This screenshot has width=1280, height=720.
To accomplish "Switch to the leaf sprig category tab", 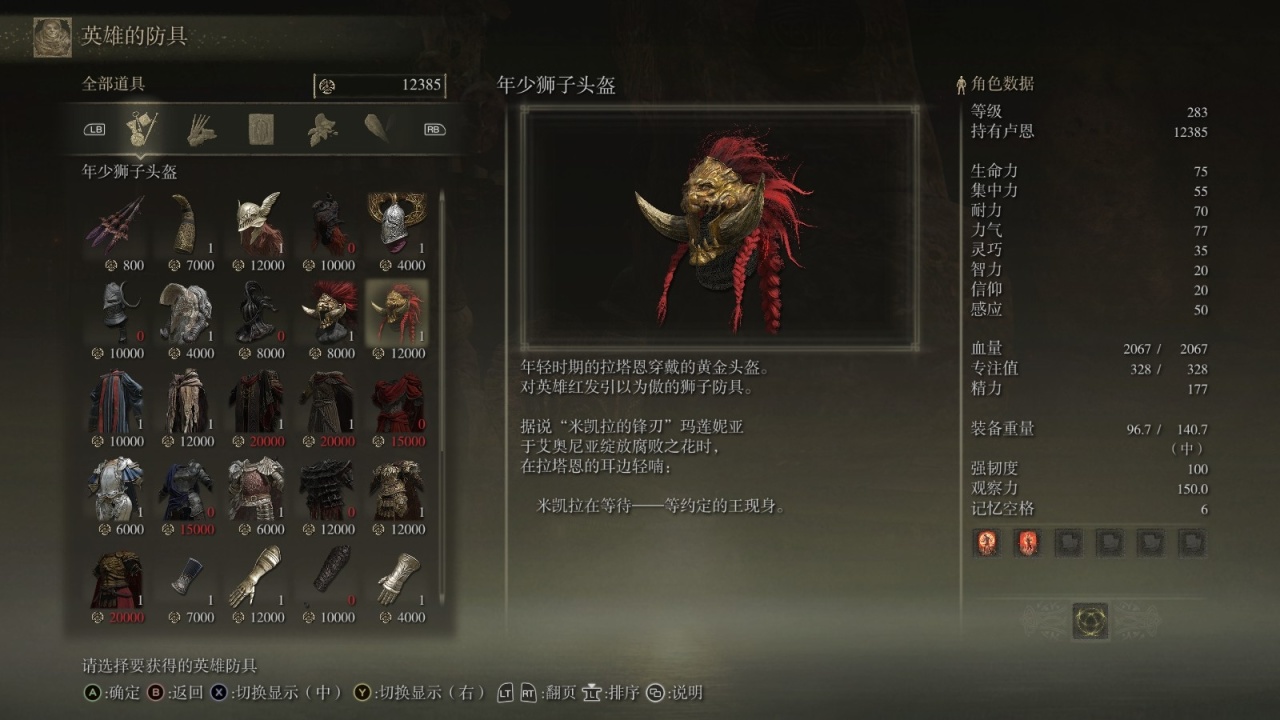I will 320,129.
